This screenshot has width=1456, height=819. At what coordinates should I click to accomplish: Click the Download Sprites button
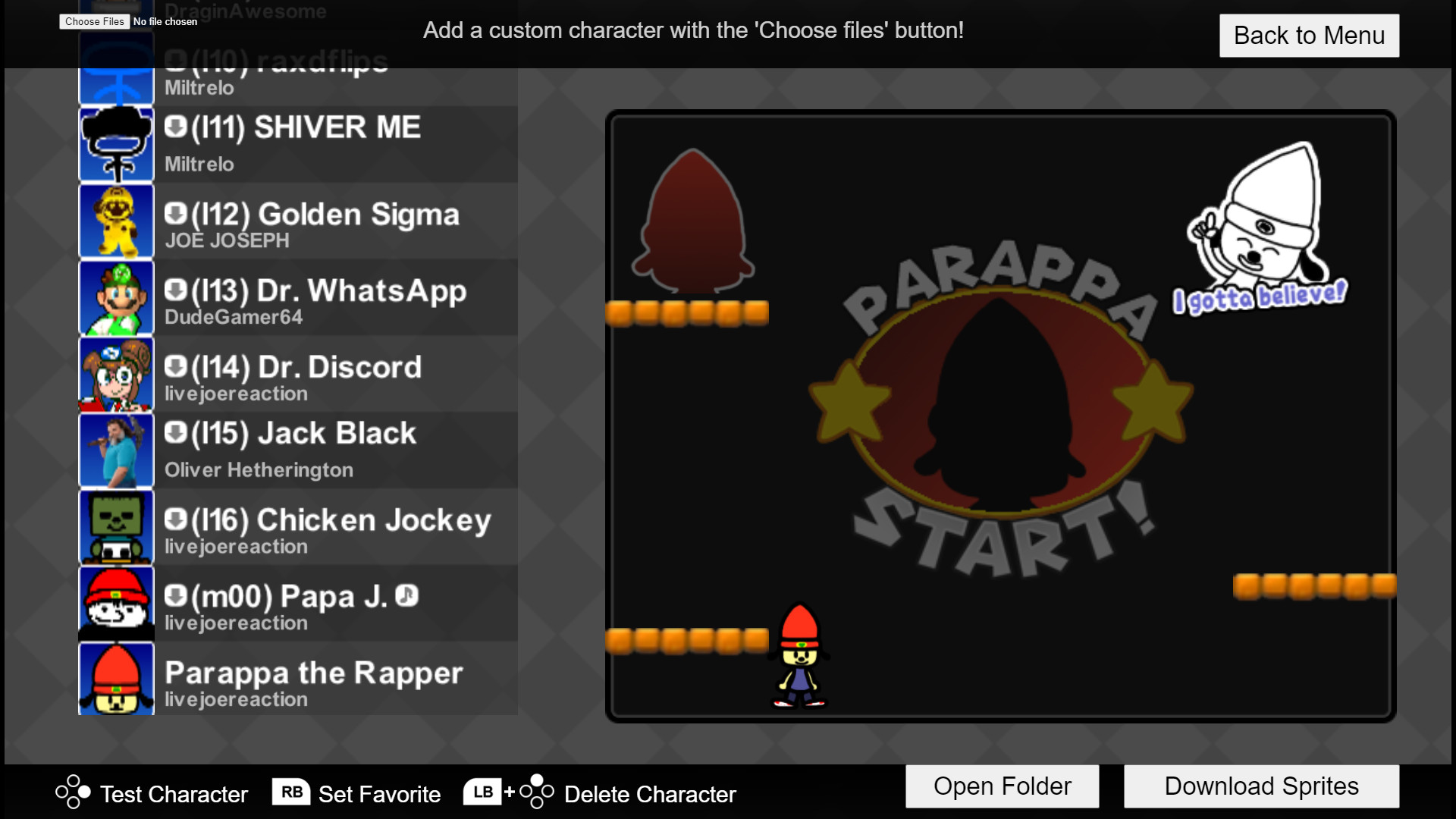[x=1261, y=786]
